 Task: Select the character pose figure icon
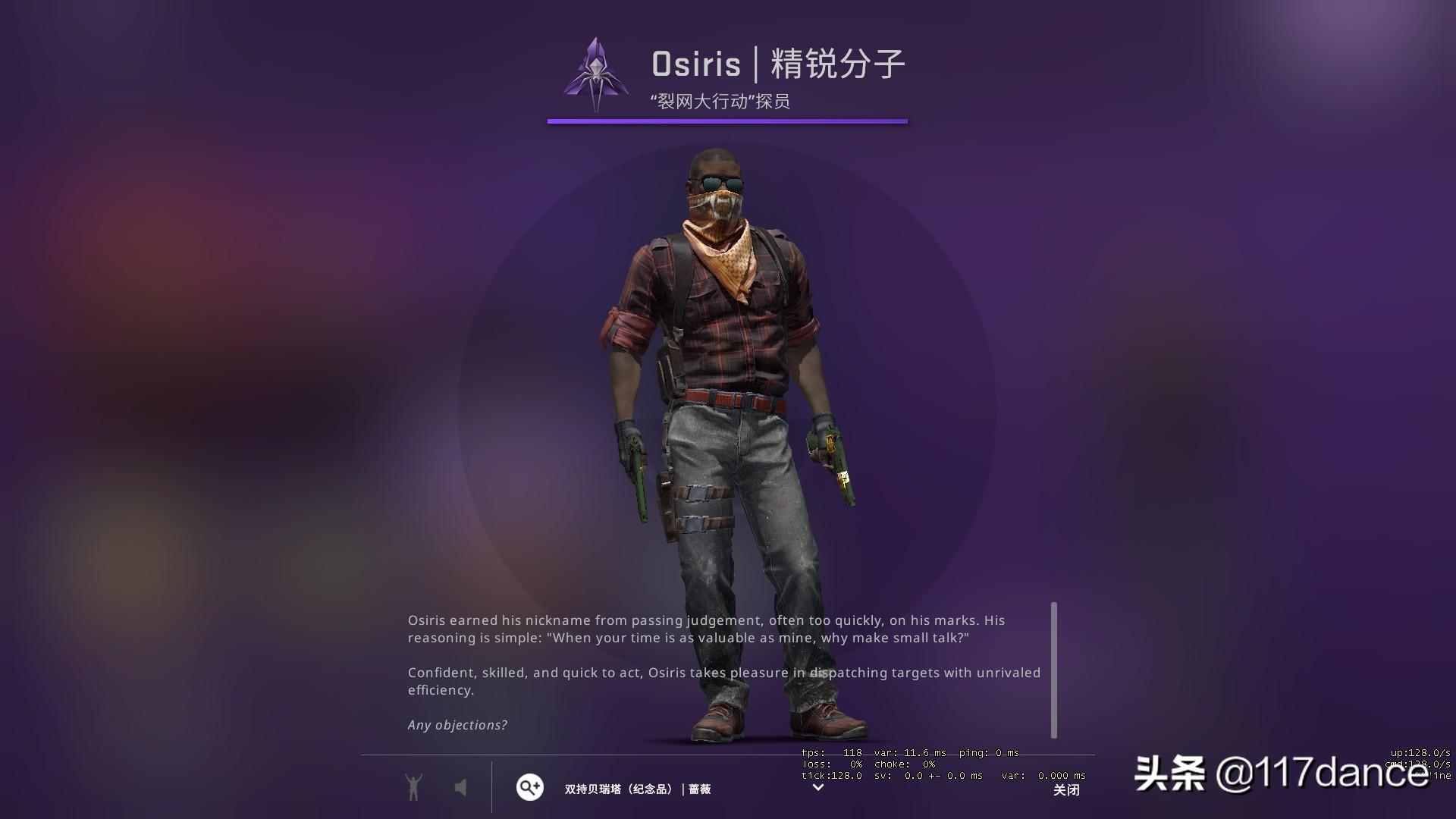point(413,788)
